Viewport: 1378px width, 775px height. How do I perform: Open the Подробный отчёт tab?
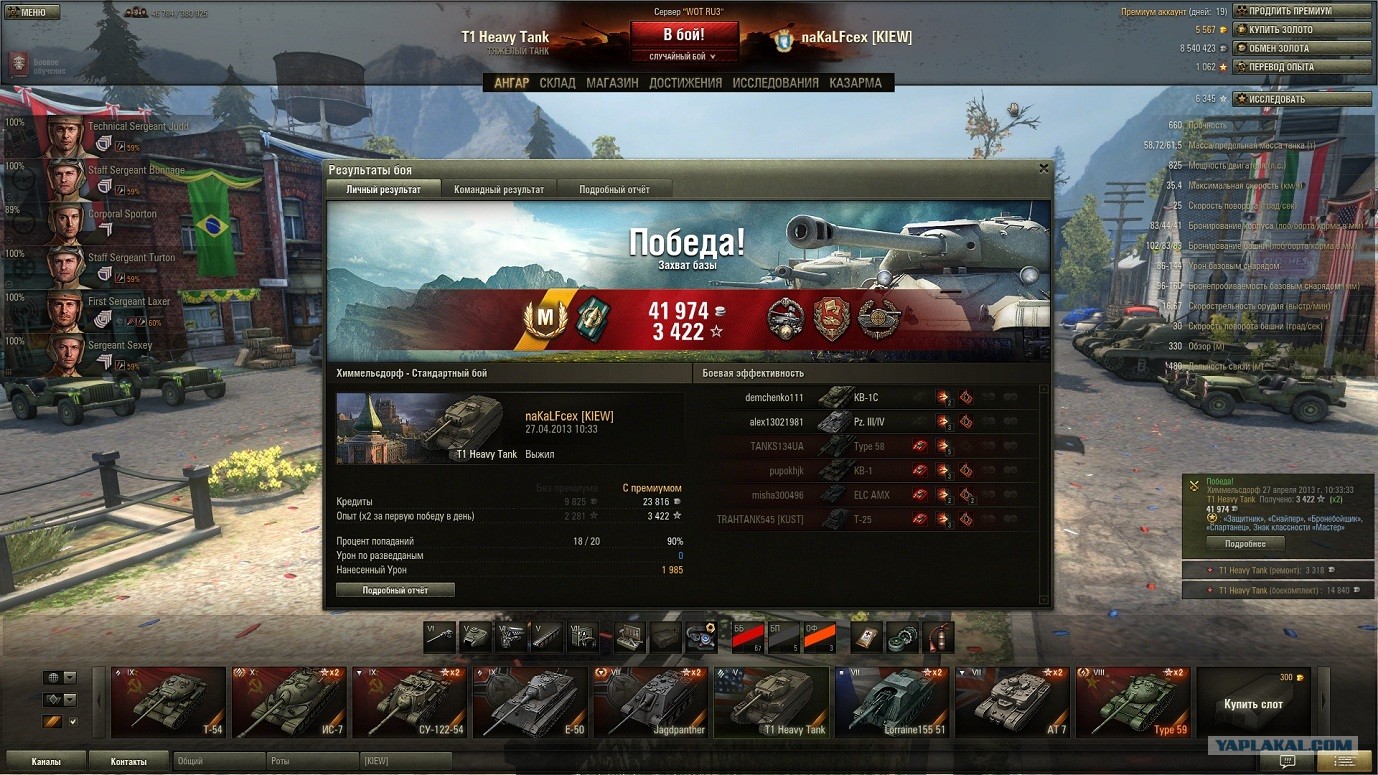click(x=615, y=189)
